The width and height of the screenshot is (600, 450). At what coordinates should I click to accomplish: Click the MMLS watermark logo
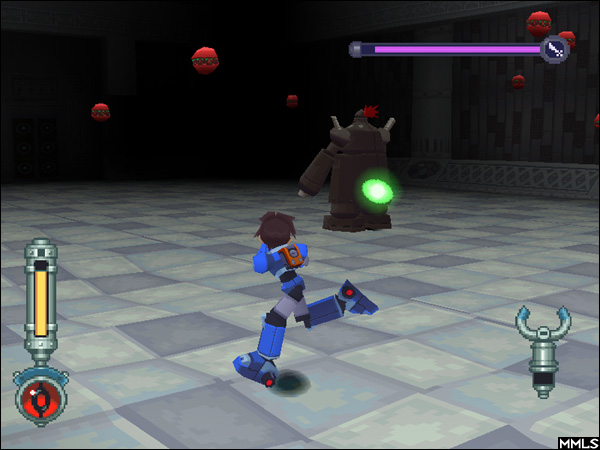pos(578,441)
